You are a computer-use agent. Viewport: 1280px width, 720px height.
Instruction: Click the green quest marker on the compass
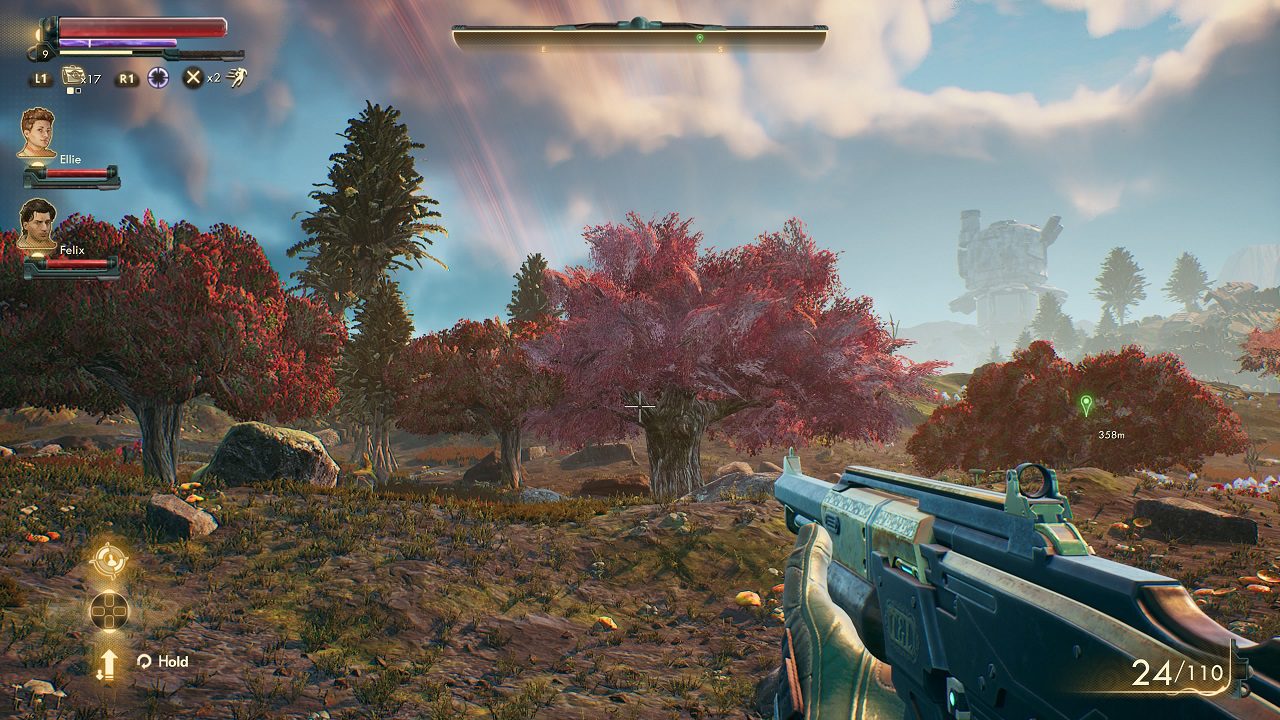[700, 38]
